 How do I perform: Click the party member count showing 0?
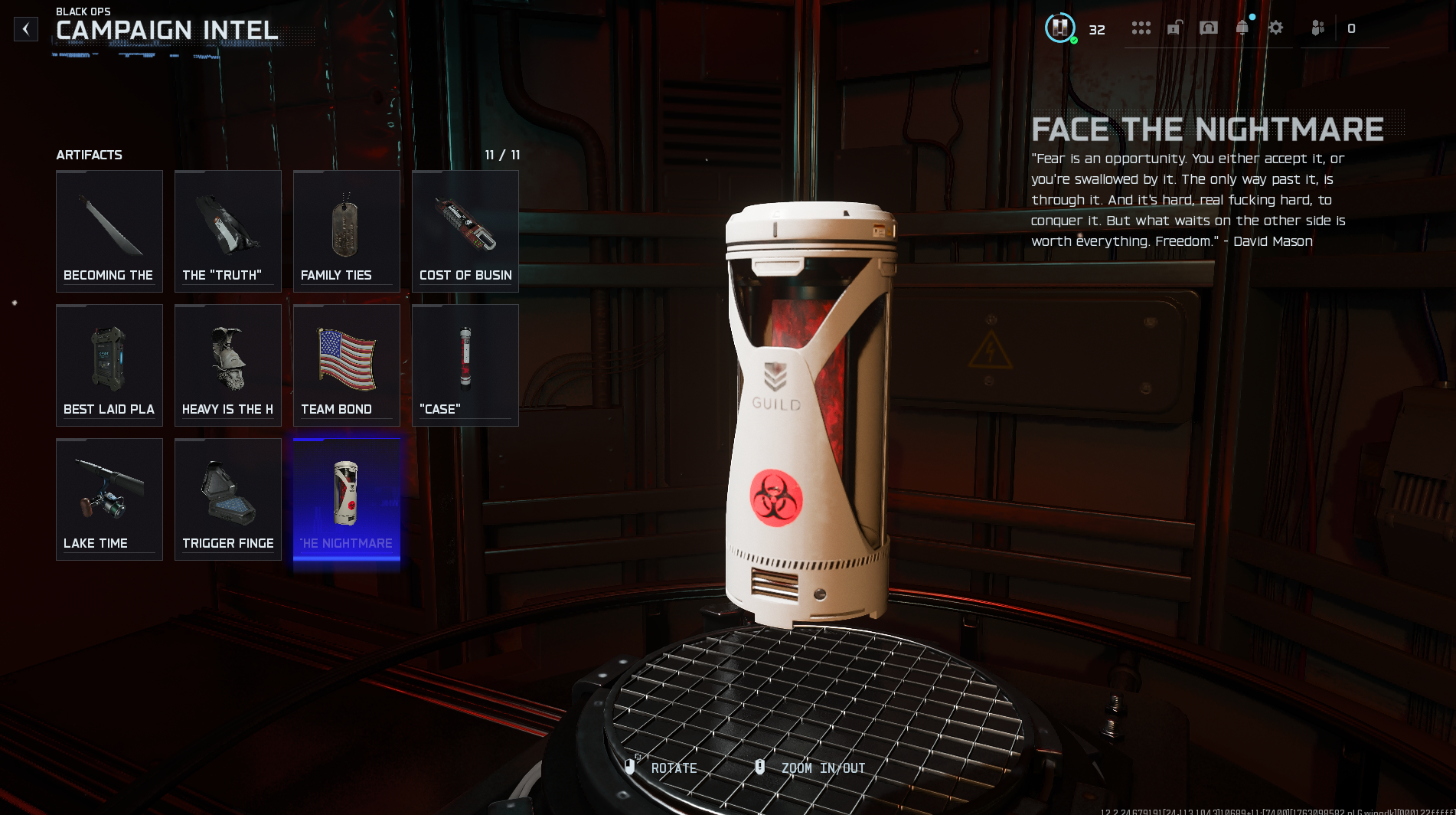1352,29
